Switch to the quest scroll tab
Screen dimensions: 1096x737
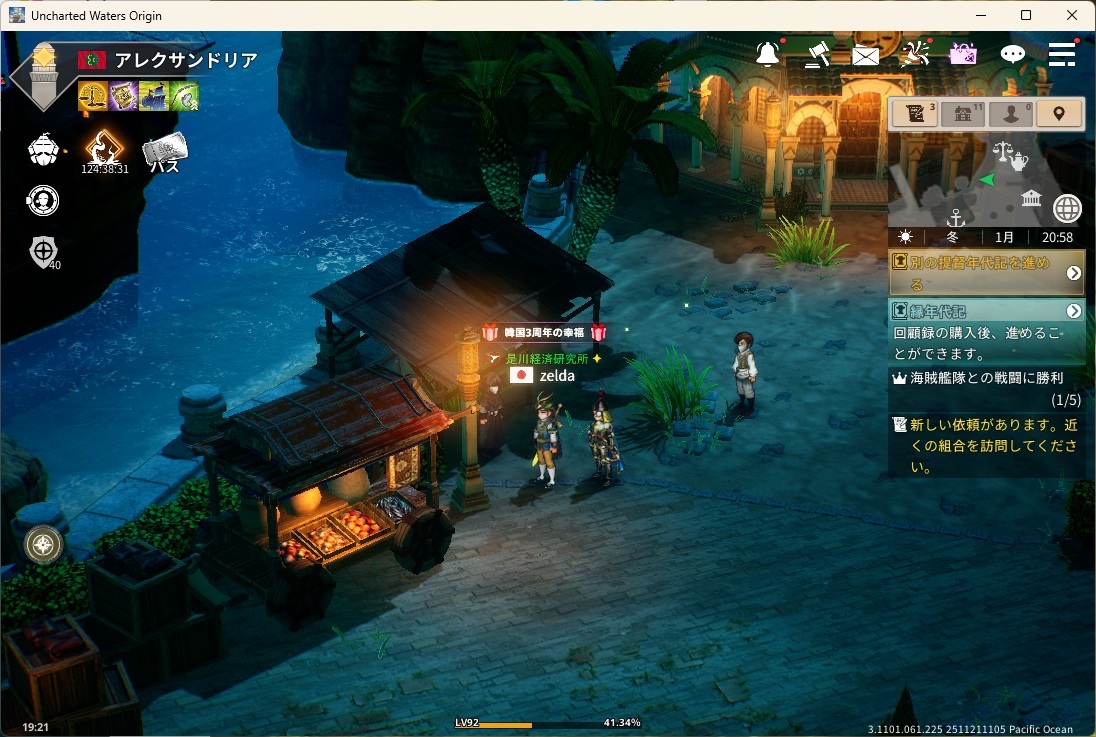tap(914, 114)
